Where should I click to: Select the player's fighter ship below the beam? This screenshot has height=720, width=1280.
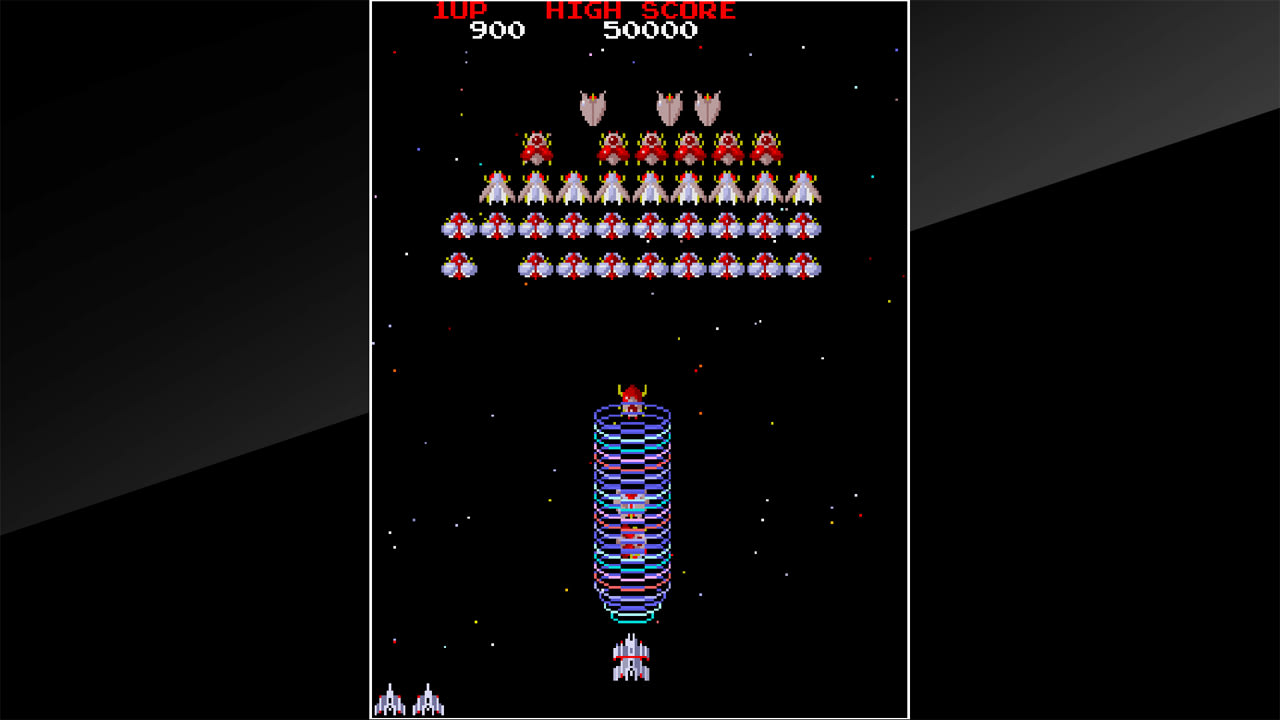[x=630, y=659]
